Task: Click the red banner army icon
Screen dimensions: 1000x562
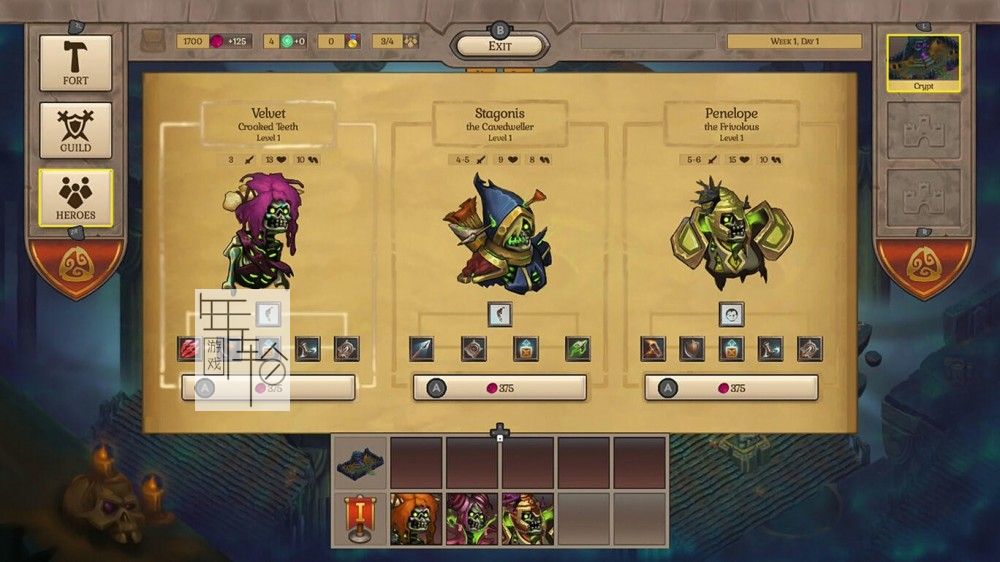Action: coord(360,519)
